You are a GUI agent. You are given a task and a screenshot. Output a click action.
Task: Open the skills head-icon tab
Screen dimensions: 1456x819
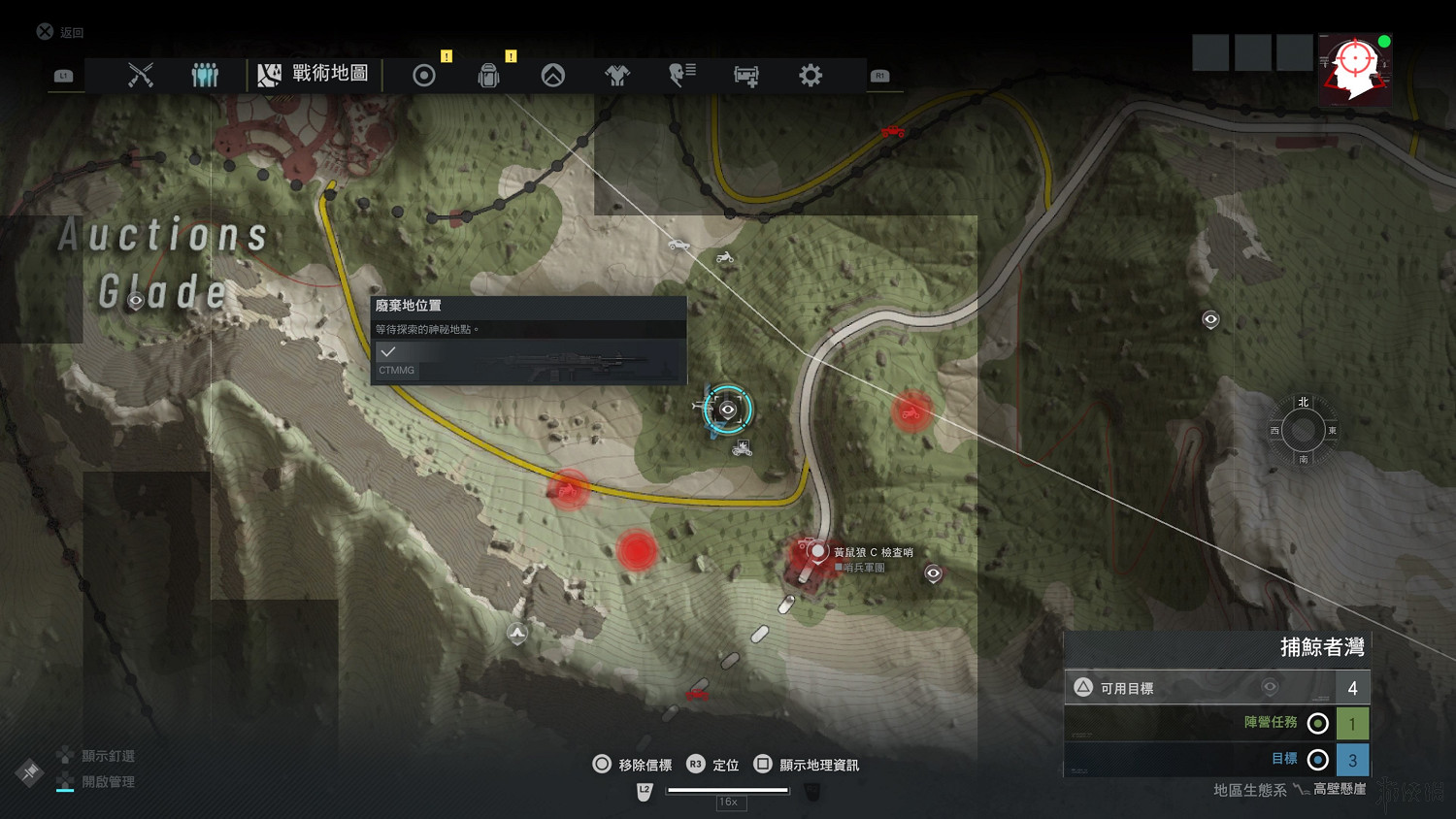click(x=681, y=75)
